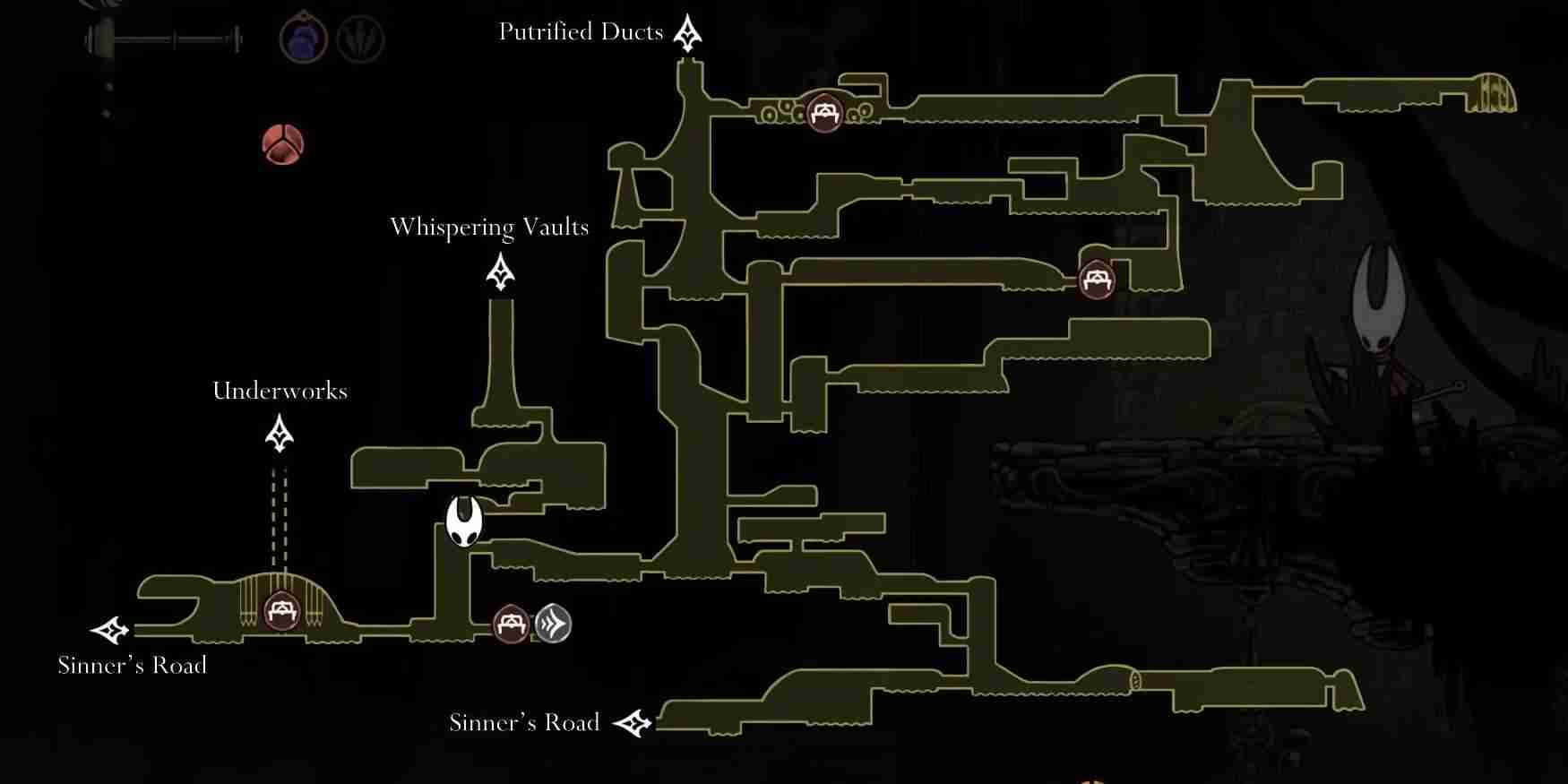Select the bench marker under the Underworks dashed path
The width and height of the screenshot is (1568, 784).
282,612
